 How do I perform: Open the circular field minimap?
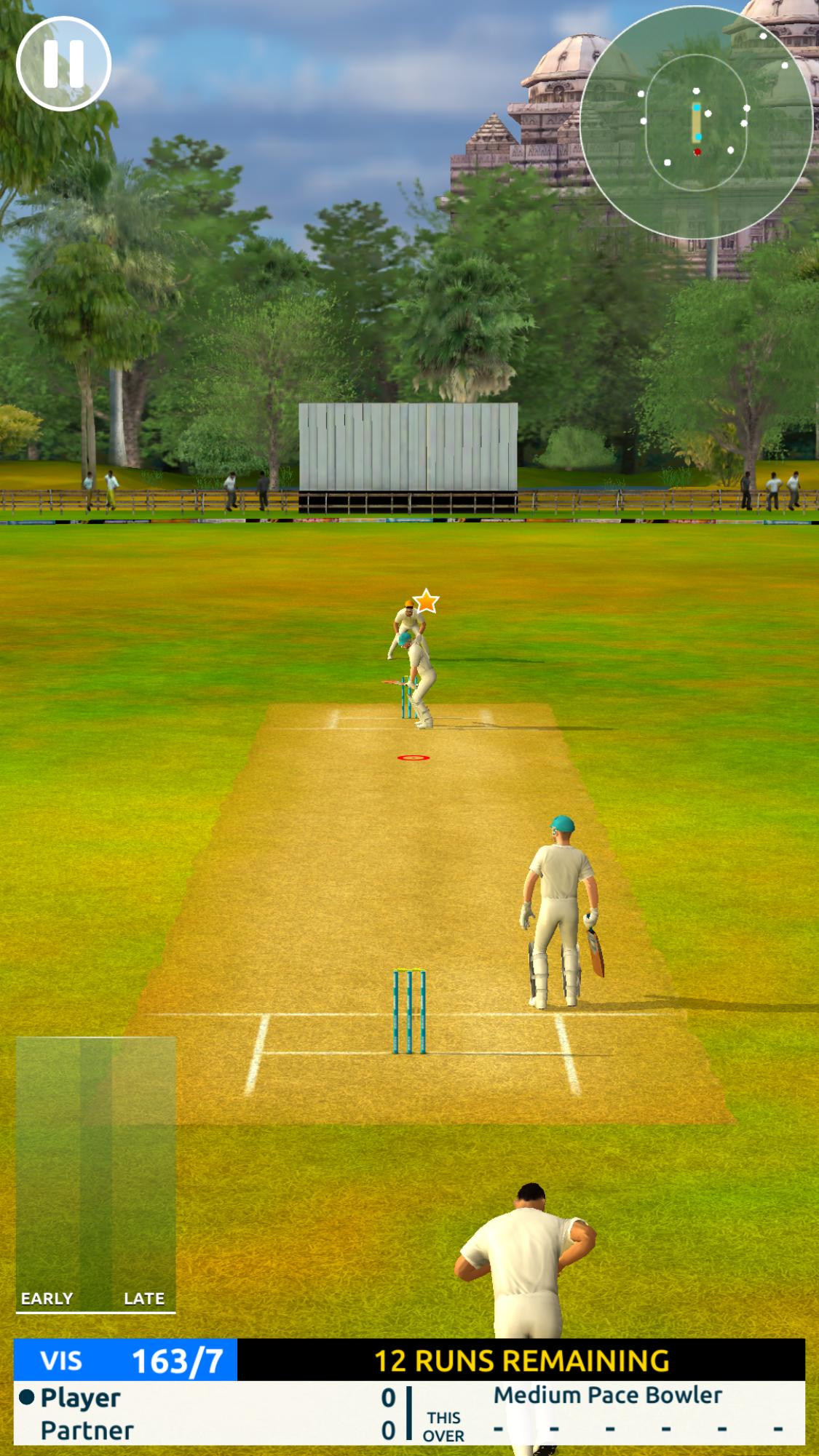pyautogui.click(x=695, y=122)
